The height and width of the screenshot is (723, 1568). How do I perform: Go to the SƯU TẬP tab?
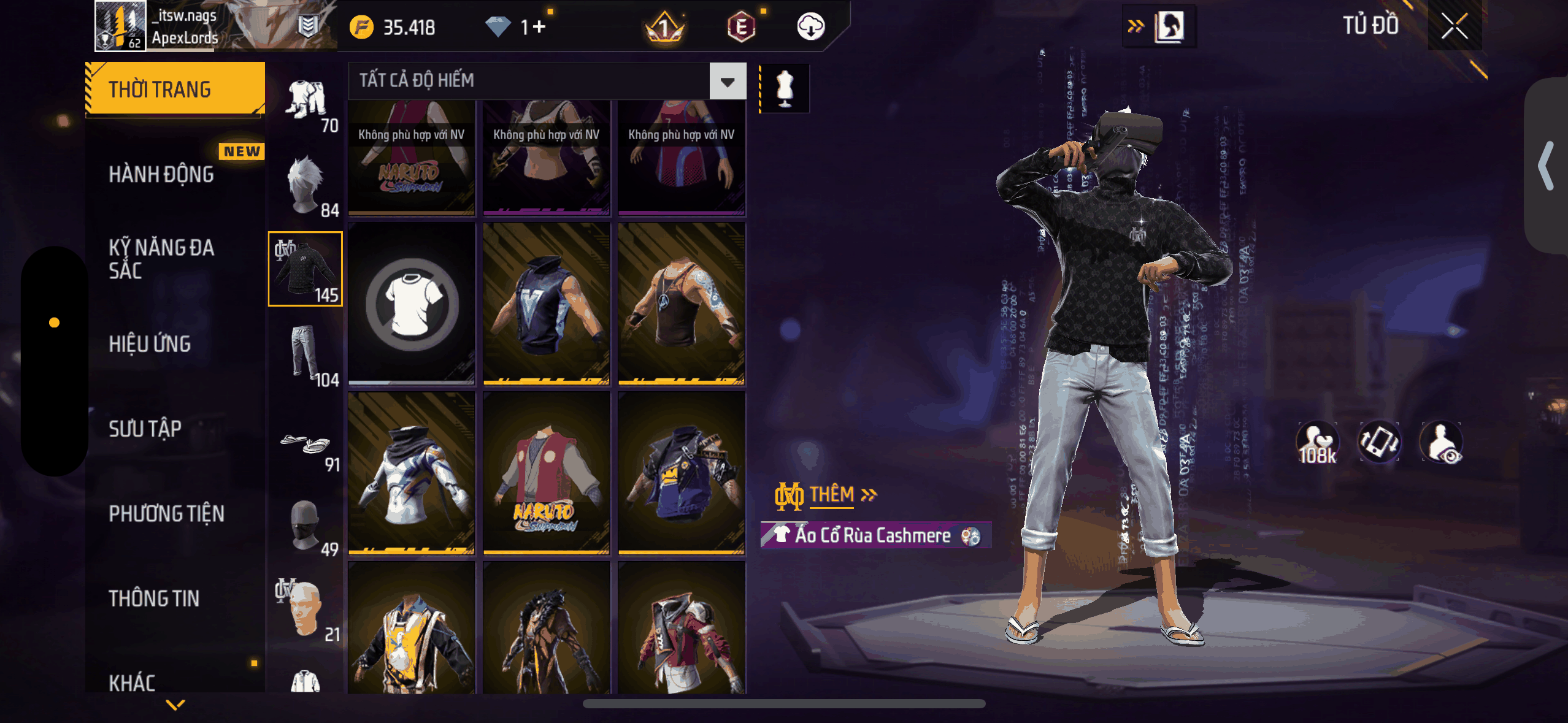click(145, 429)
